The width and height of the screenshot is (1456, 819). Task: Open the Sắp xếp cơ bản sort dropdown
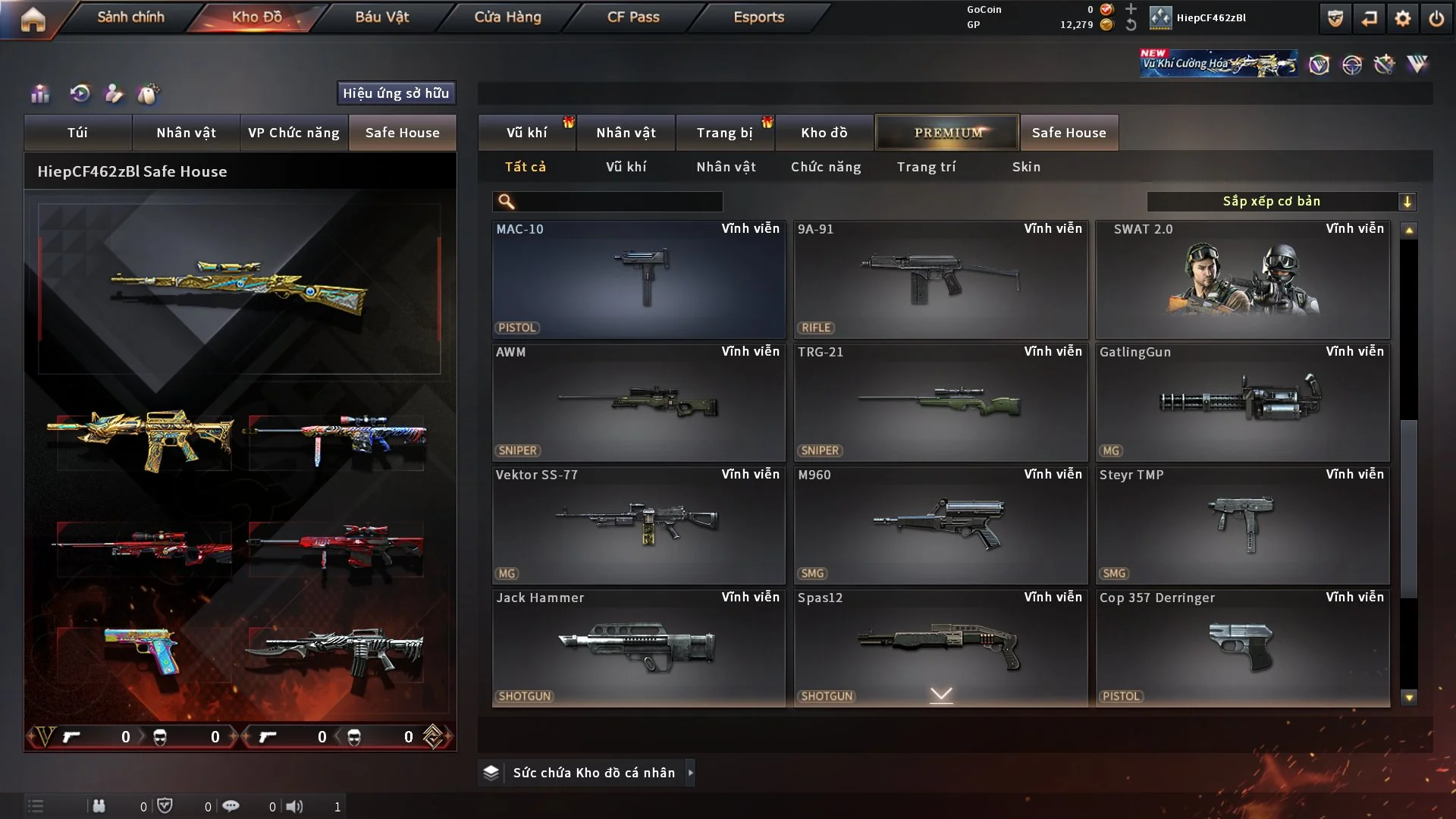click(1281, 202)
